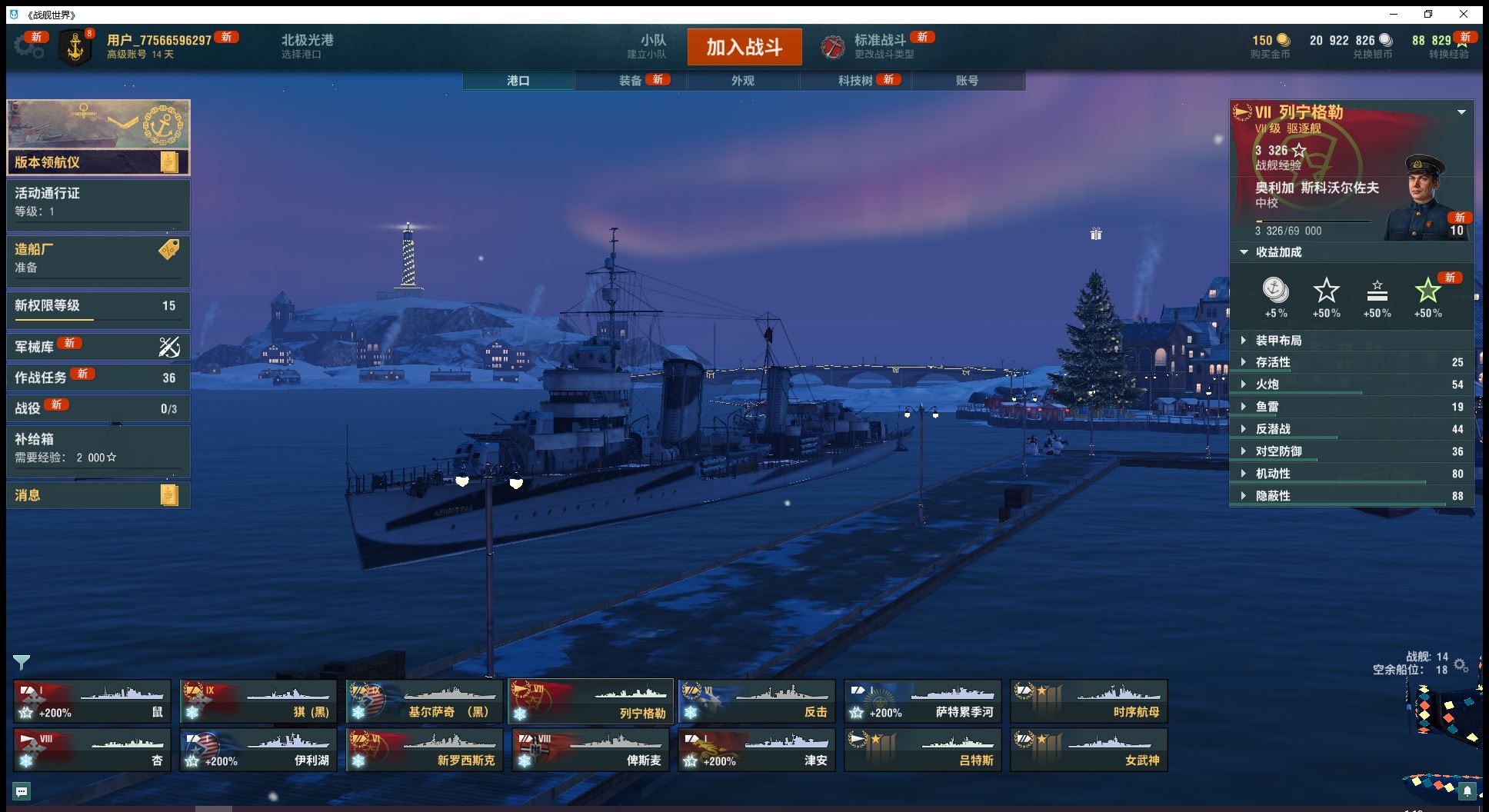Screen dimensions: 1489x812
Task: Open the 军械库 armory
Action: tap(98, 347)
